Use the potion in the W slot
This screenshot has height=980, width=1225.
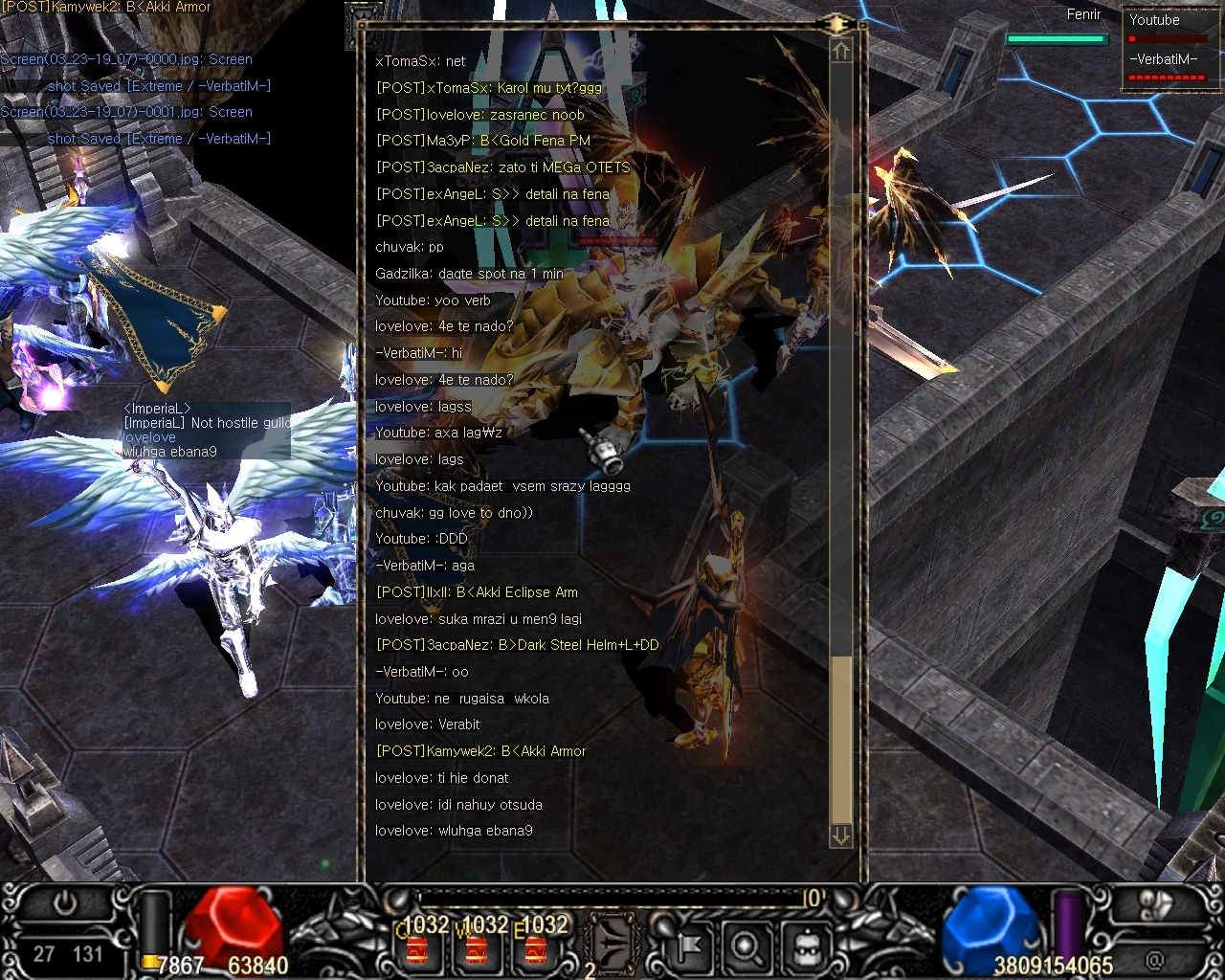[x=477, y=948]
